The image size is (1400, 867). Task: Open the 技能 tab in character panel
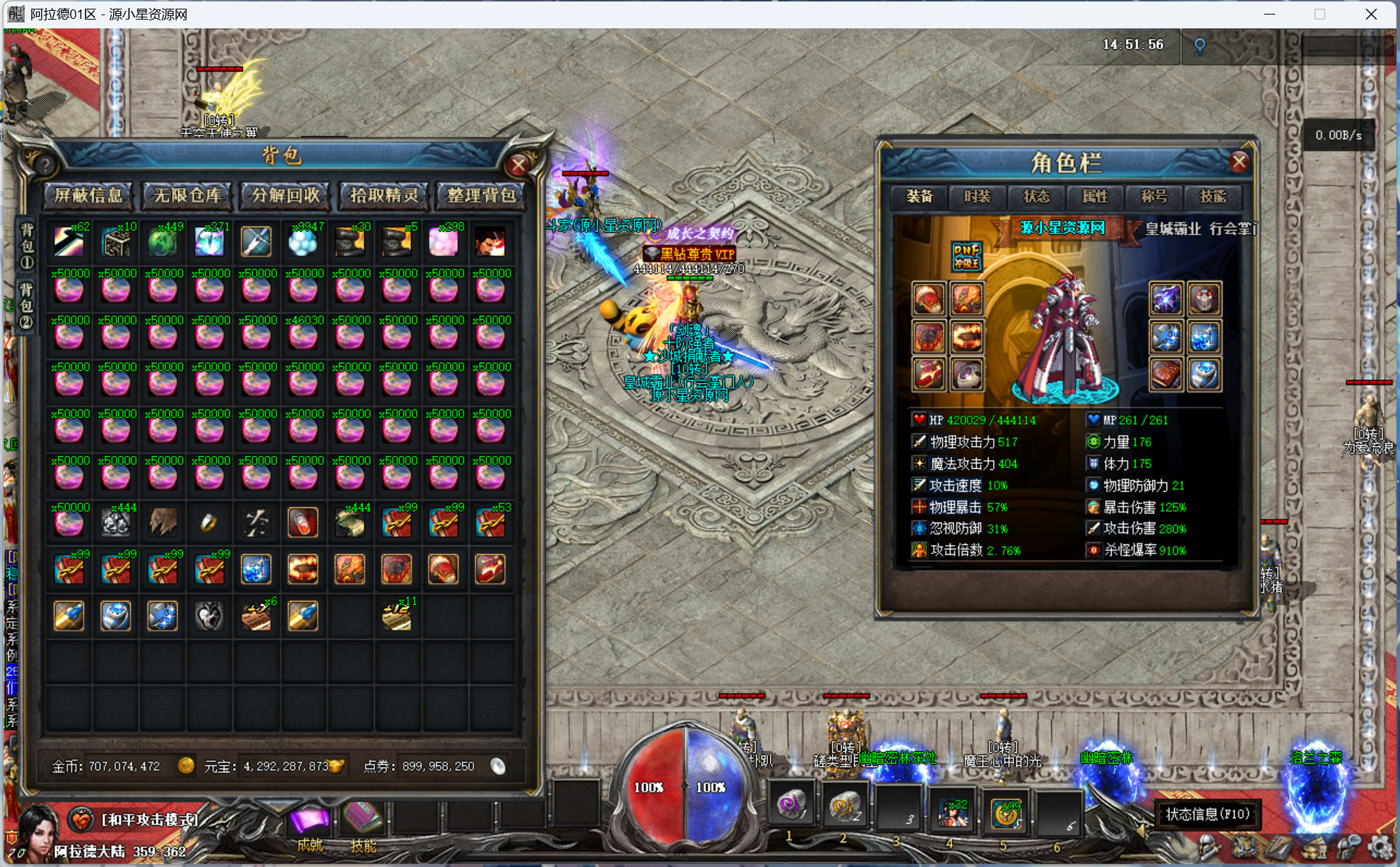point(1213,197)
